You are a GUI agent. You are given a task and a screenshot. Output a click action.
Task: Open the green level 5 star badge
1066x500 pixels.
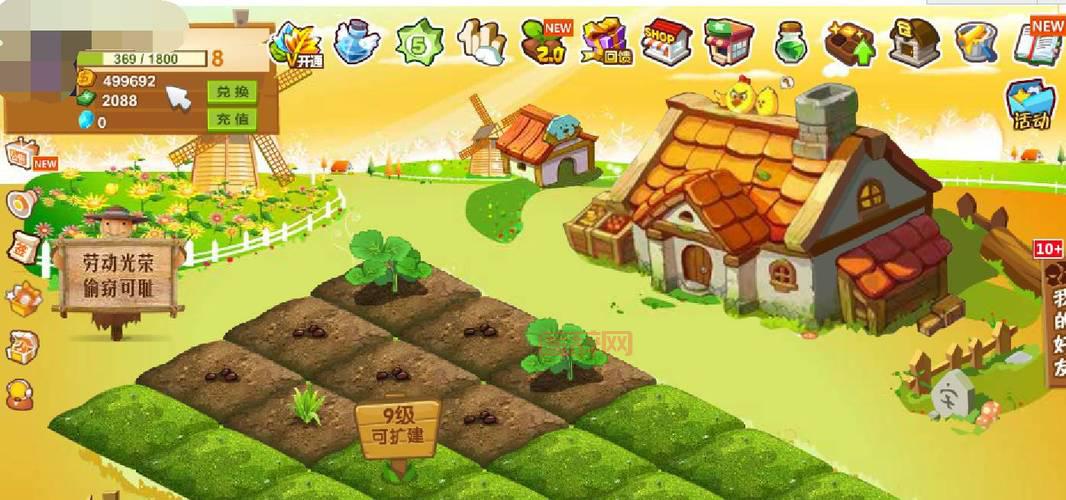[418, 43]
